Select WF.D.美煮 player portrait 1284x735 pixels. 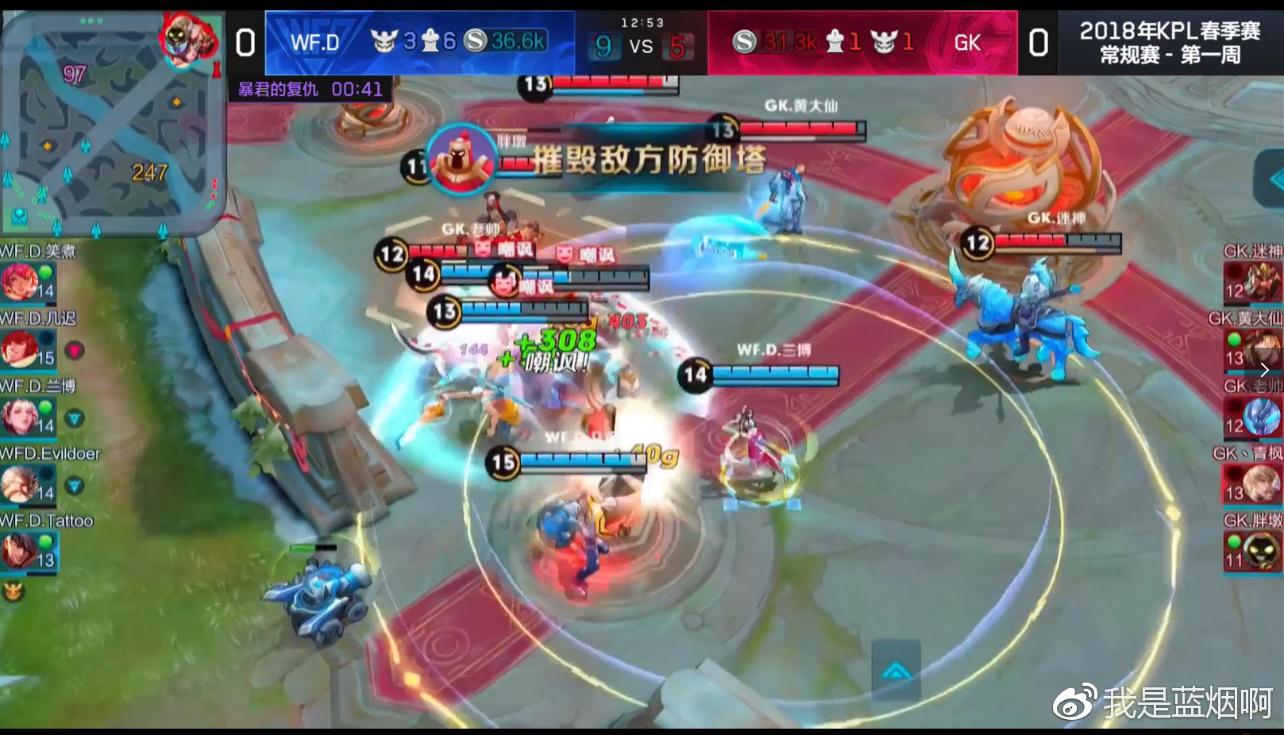[19, 282]
